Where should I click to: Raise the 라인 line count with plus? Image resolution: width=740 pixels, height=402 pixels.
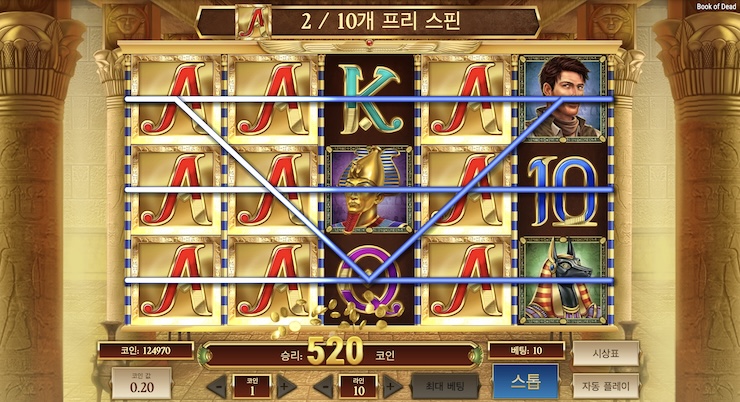pyautogui.click(x=392, y=385)
